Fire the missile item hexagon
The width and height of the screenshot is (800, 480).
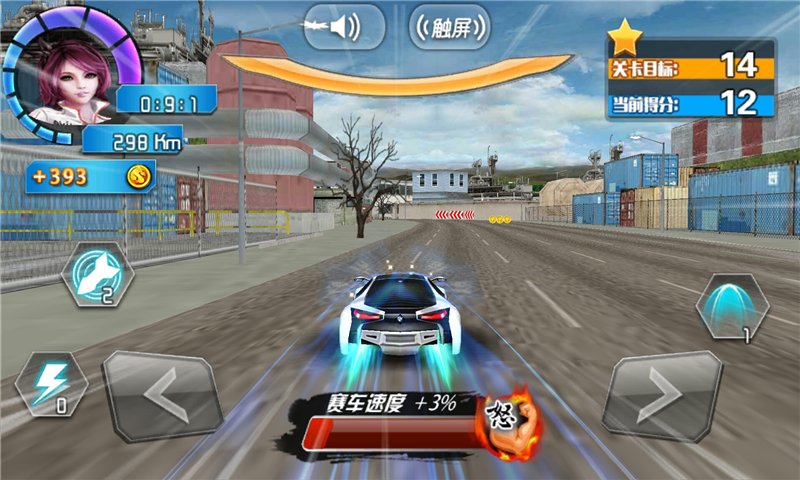click(98, 273)
